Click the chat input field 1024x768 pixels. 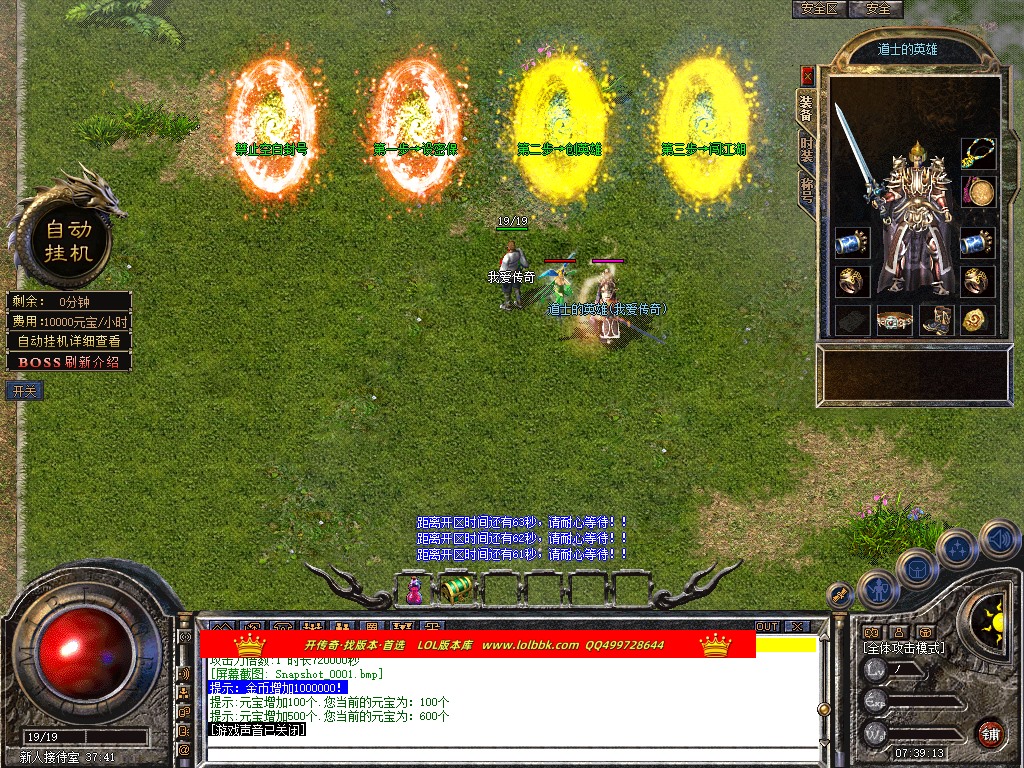510,753
